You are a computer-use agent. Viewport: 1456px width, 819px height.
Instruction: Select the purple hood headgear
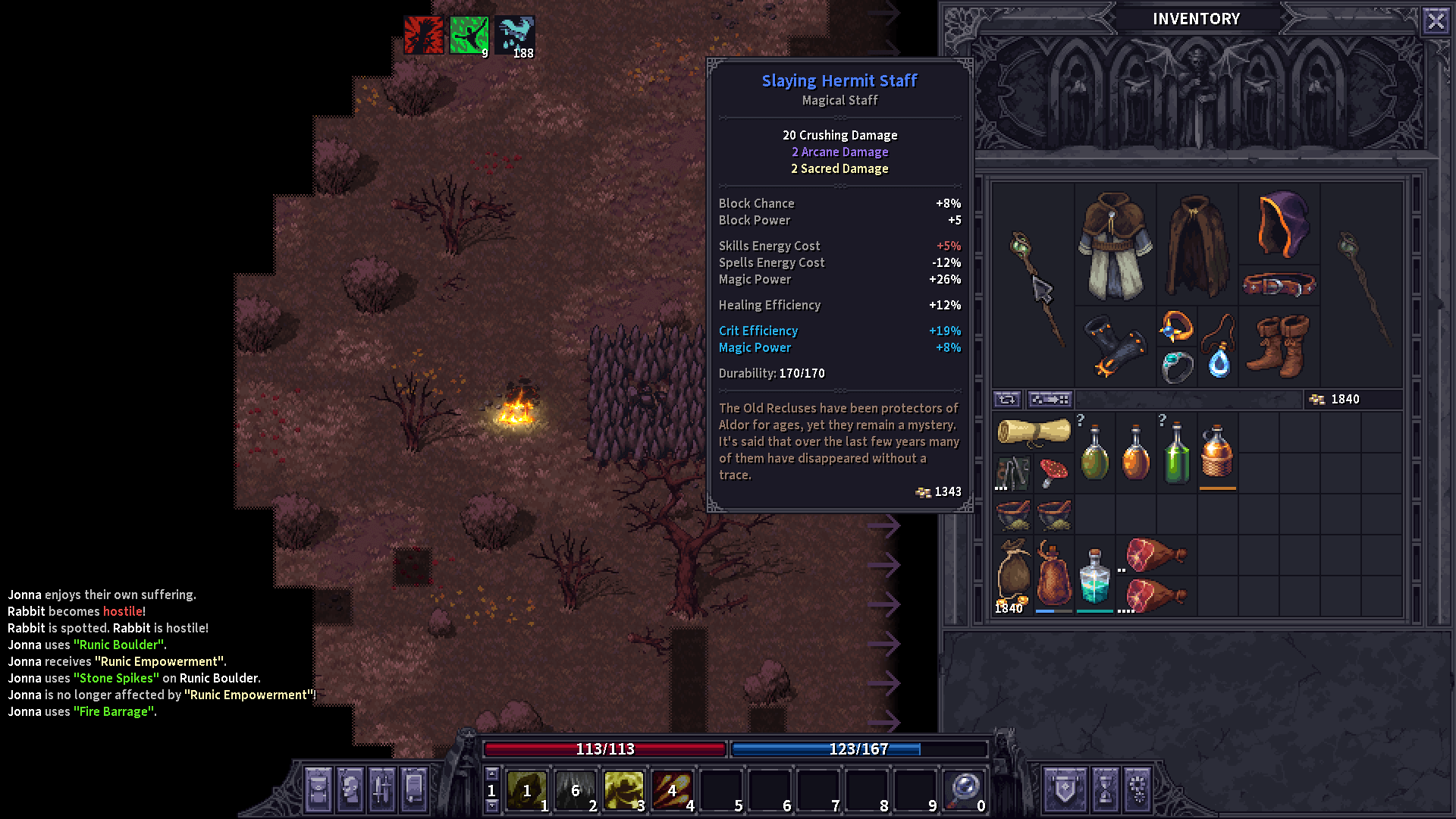point(1280,224)
